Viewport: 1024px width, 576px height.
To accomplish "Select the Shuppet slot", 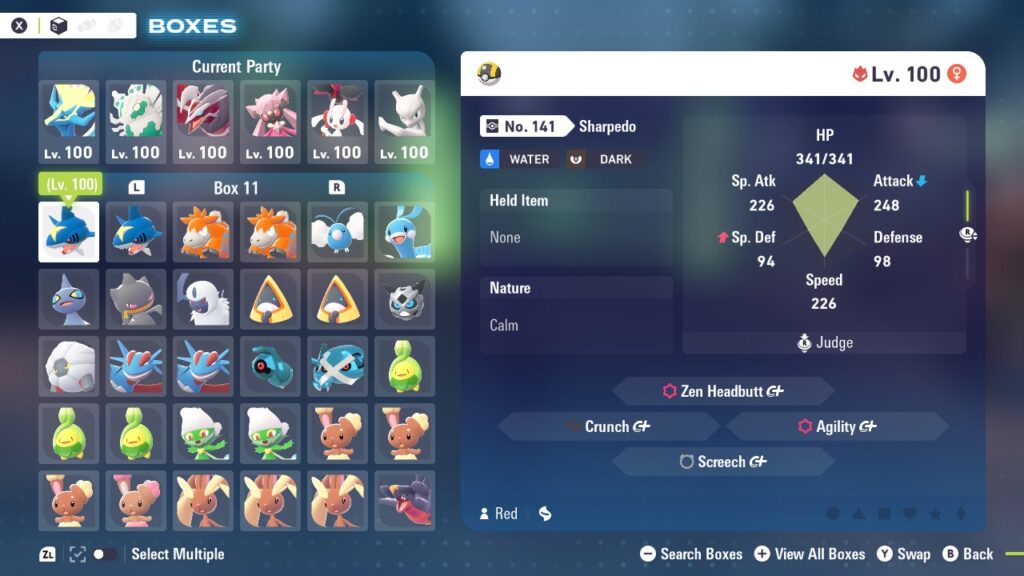I will click(x=69, y=298).
